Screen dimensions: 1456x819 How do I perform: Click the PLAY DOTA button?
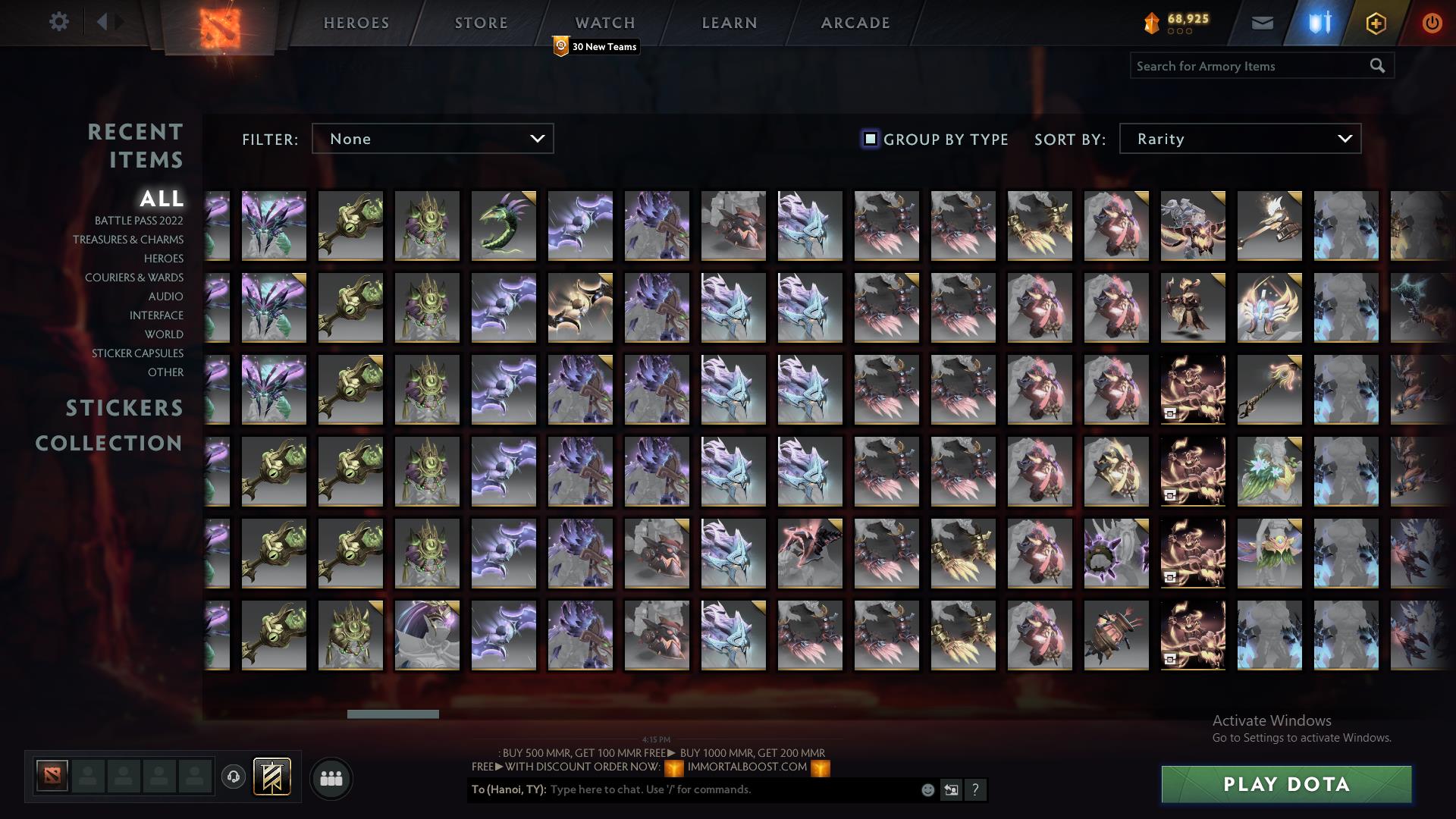coord(1285,785)
